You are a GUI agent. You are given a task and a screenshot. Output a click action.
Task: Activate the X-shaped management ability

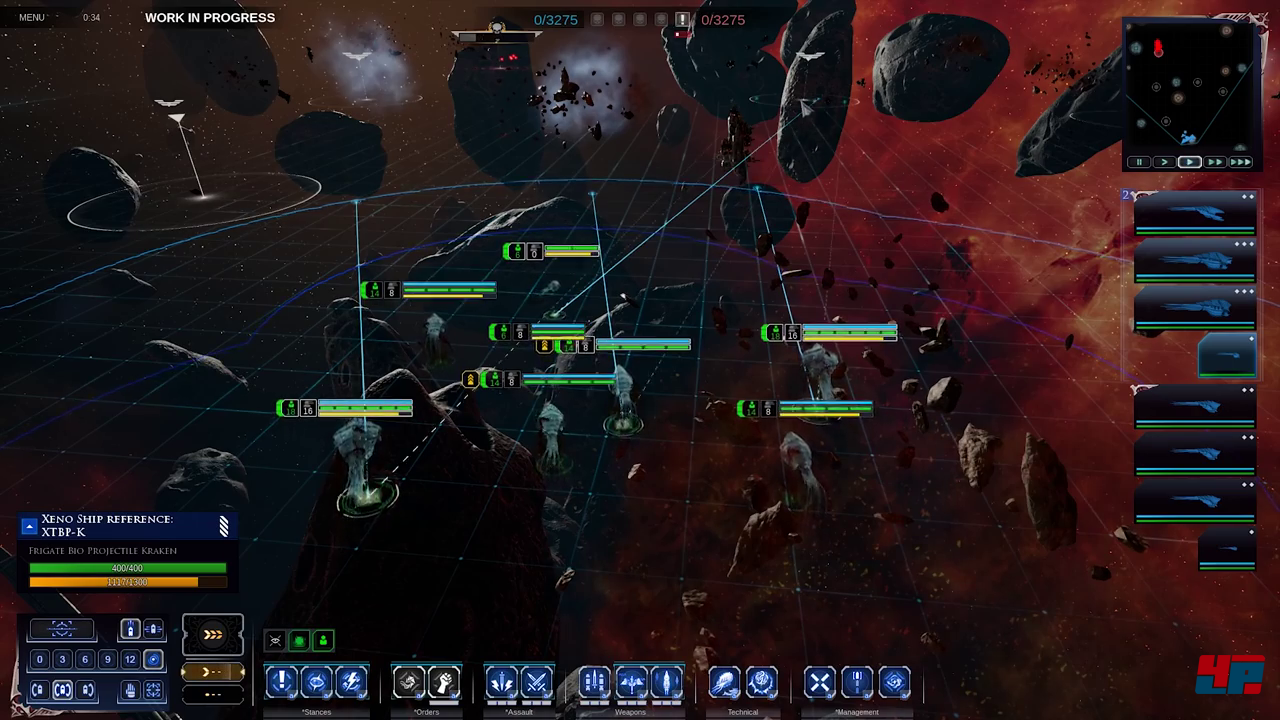tap(819, 682)
